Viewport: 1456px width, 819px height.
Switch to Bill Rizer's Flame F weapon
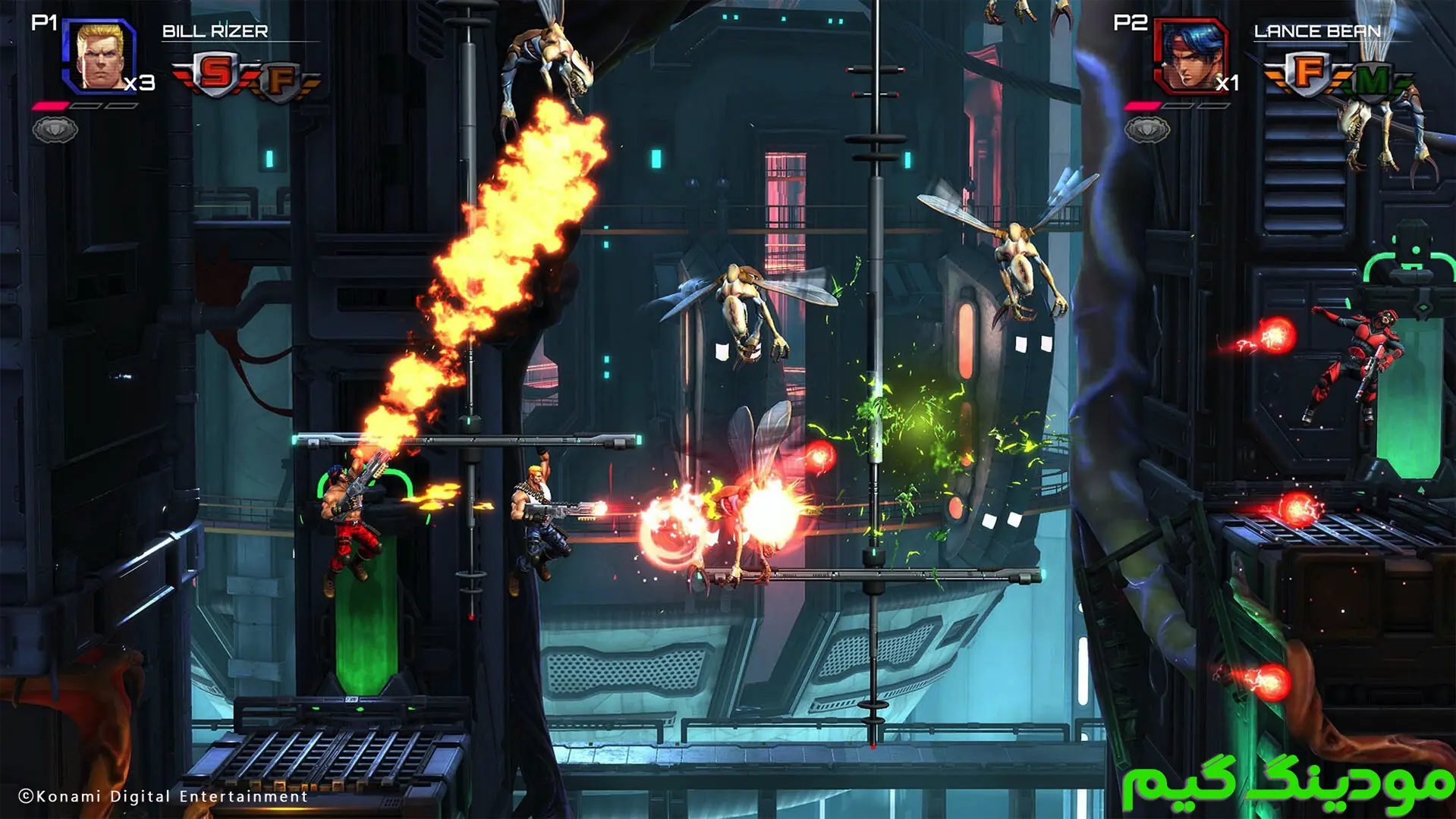tap(281, 80)
